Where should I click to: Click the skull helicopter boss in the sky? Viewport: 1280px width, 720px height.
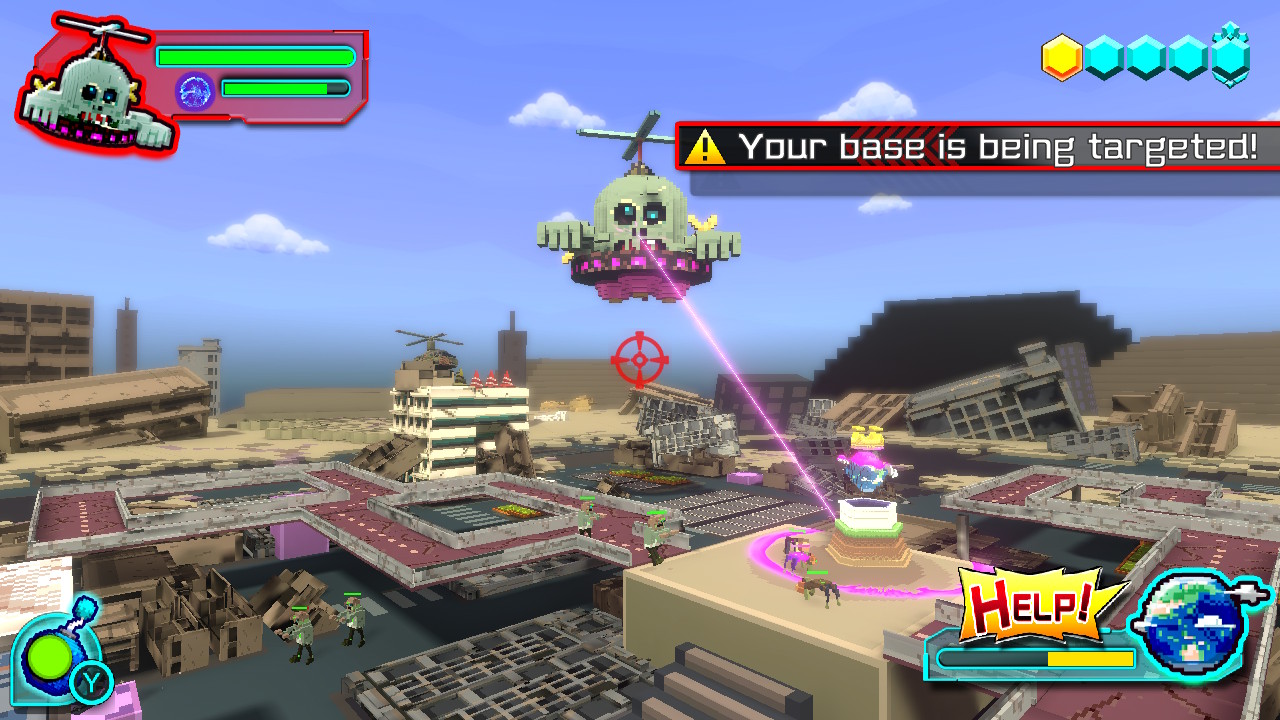point(640,220)
